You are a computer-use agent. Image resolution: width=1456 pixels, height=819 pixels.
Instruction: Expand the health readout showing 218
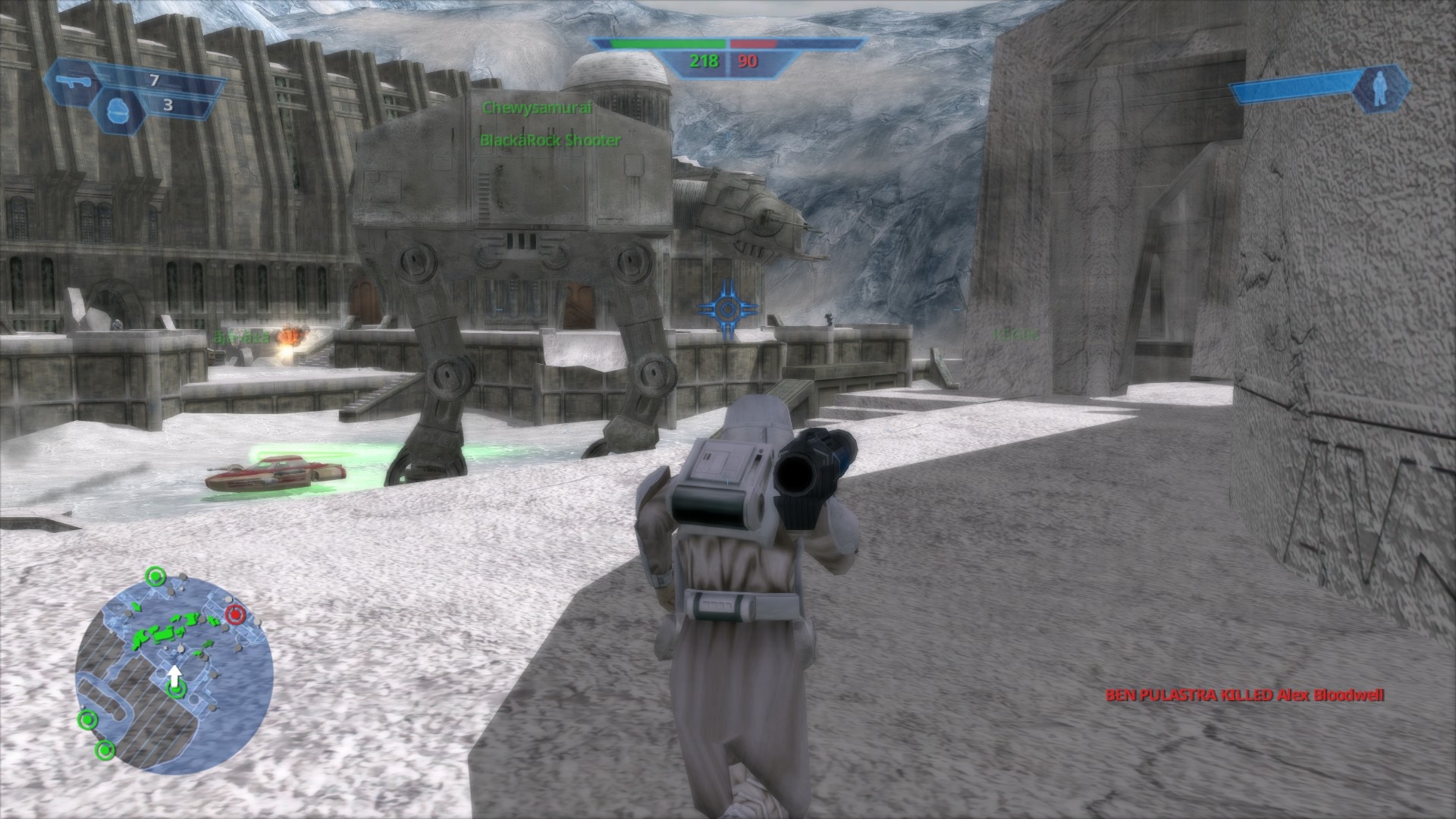click(x=704, y=61)
